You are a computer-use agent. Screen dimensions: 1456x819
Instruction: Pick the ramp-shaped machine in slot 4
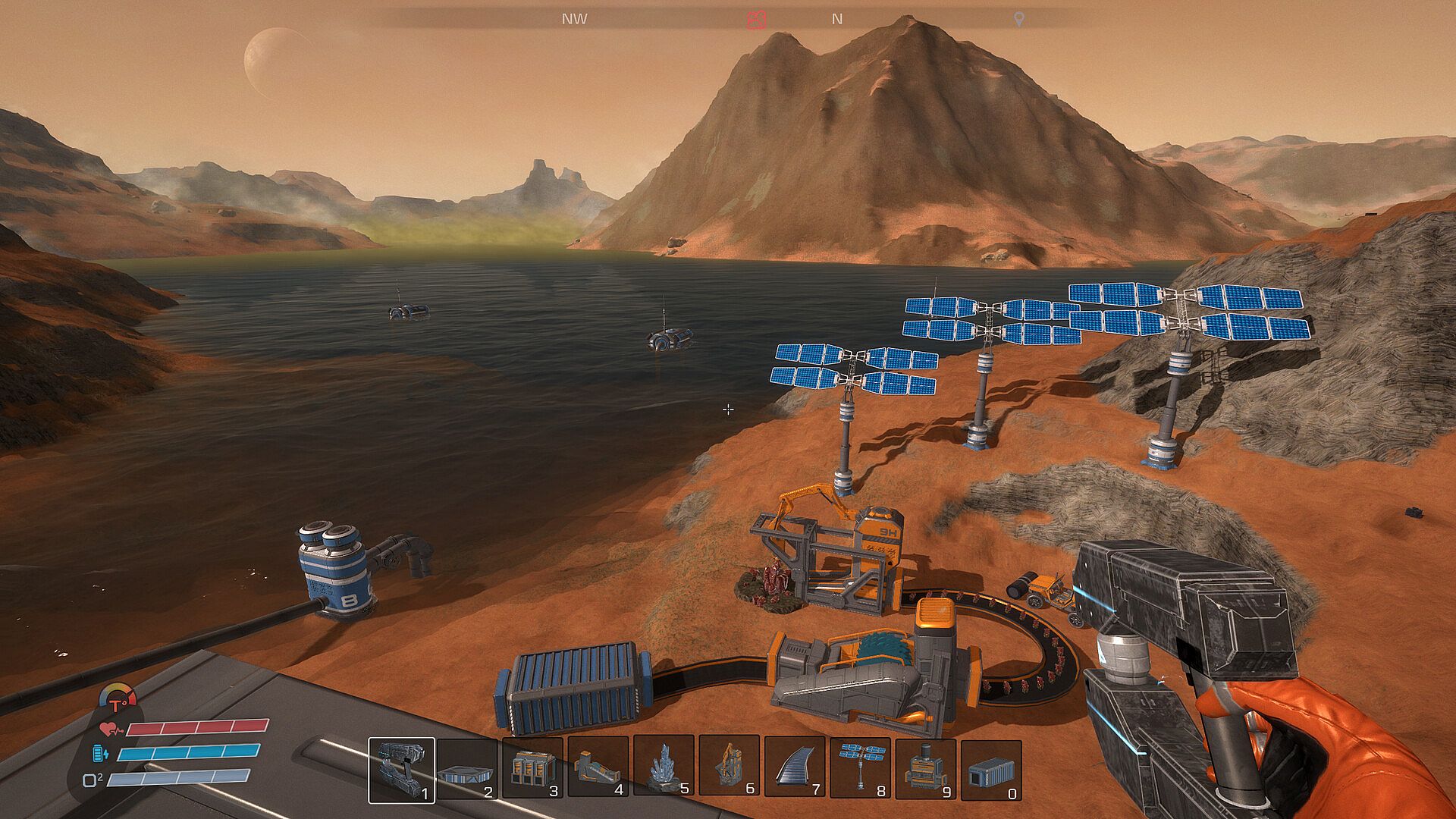click(x=598, y=767)
